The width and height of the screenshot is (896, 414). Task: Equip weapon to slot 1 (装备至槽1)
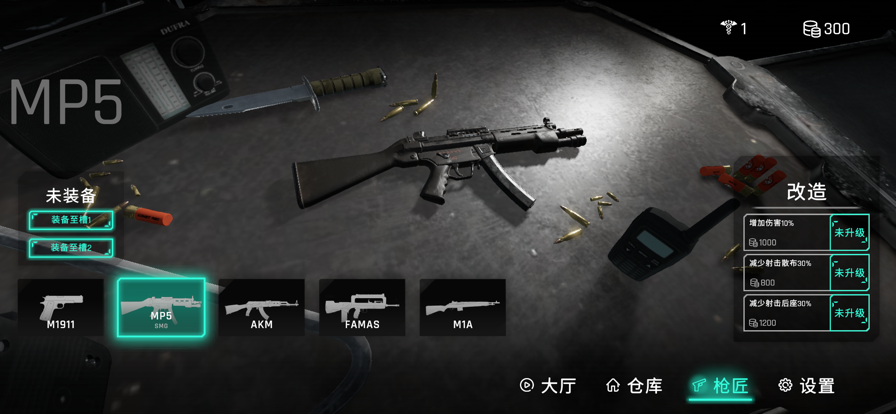click(x=70, y=220)
